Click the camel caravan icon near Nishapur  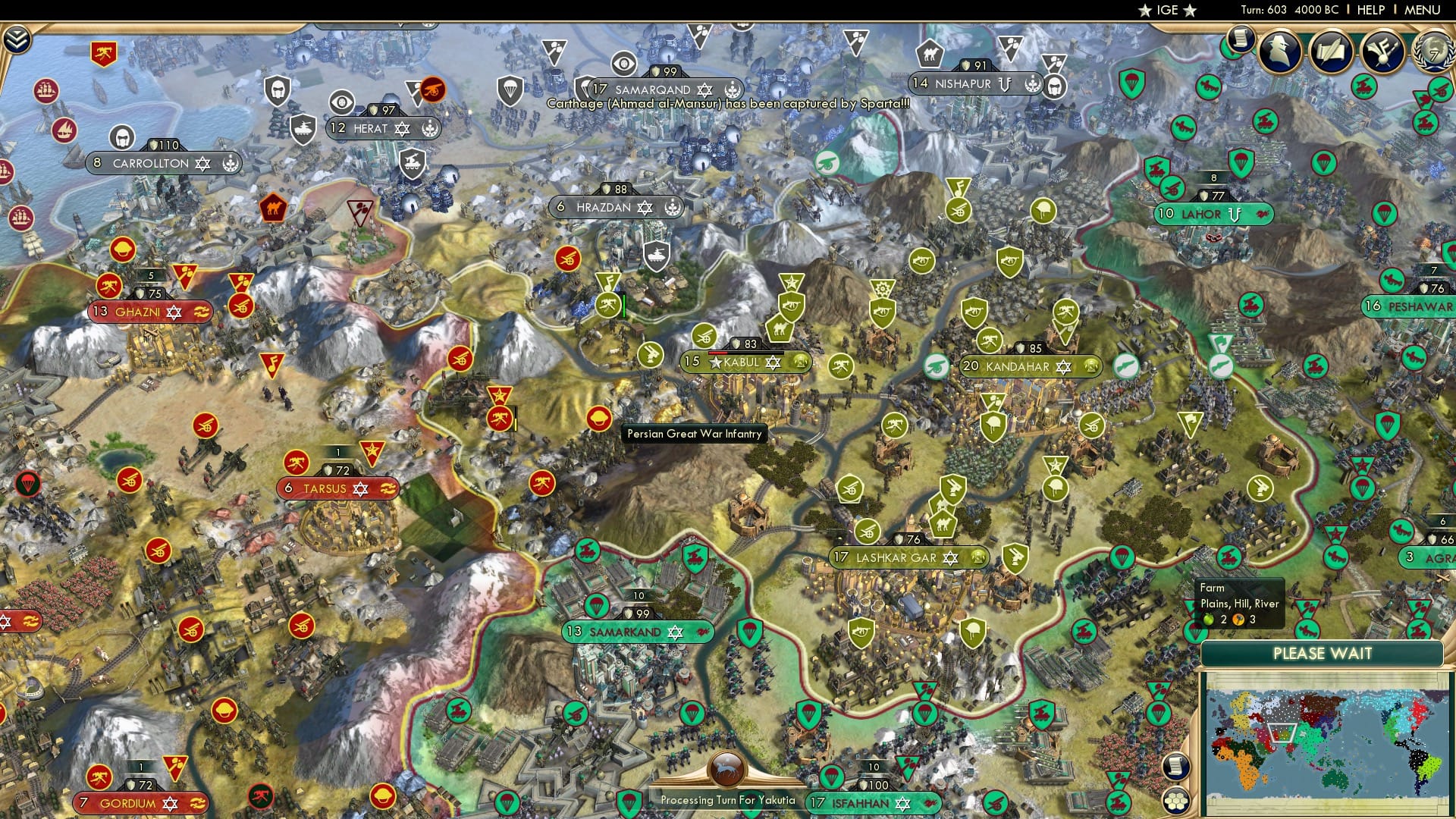(929, 54)
